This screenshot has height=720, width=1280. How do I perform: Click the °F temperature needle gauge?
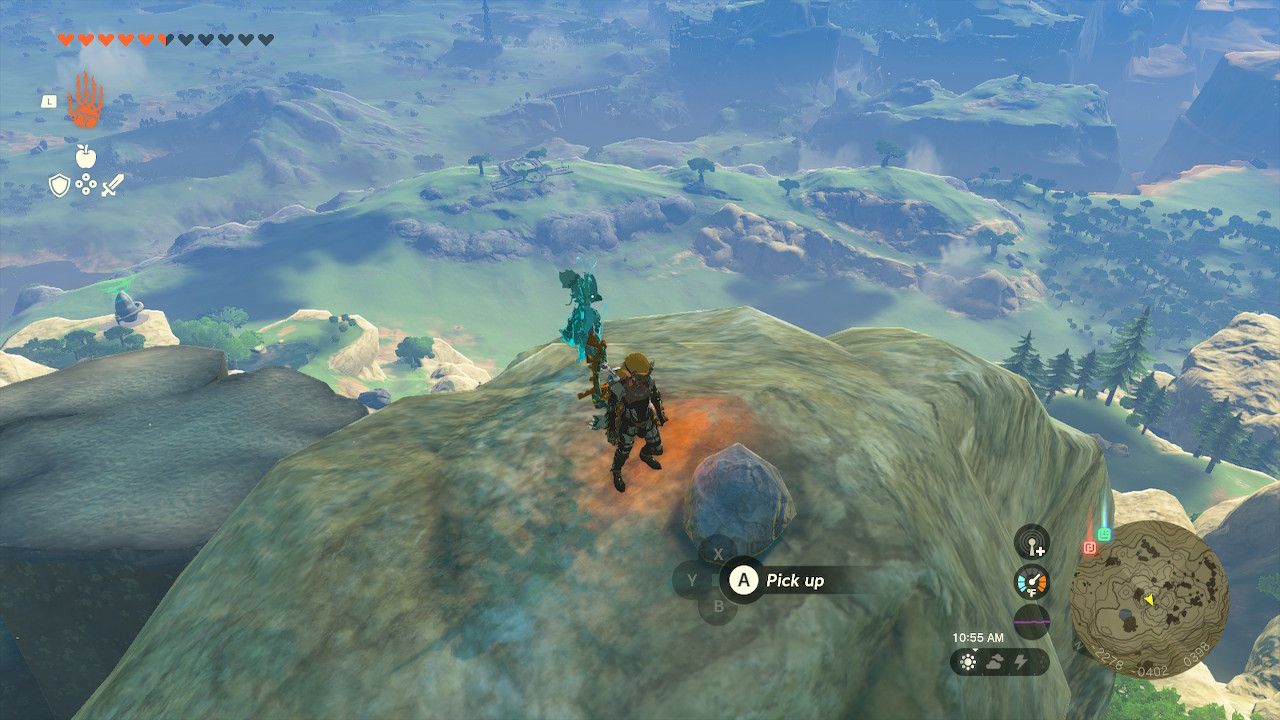coord(1033,583)
